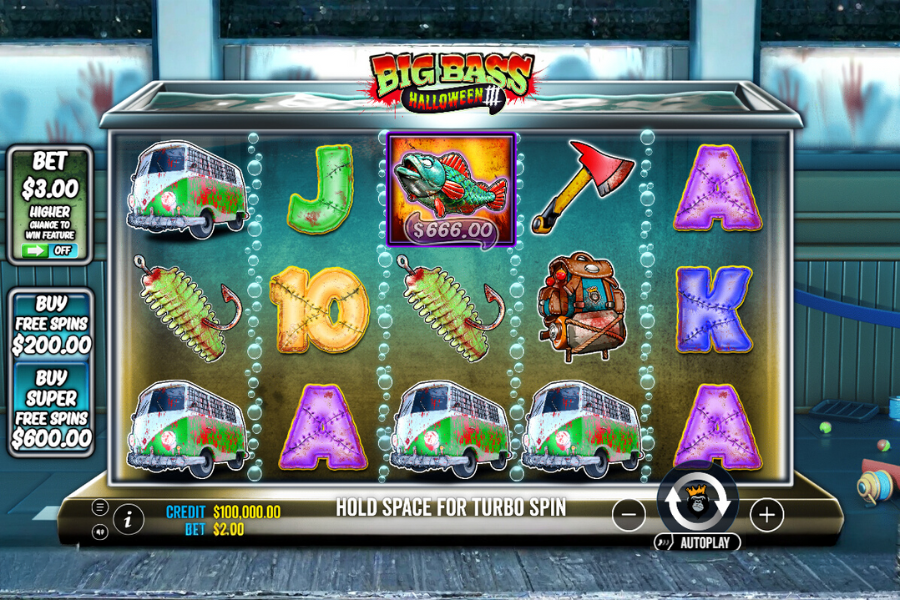The height and width of the screenshot is (600, 900).
Task: Increase the bet with the plus button
Action: [x=767, y=515]
